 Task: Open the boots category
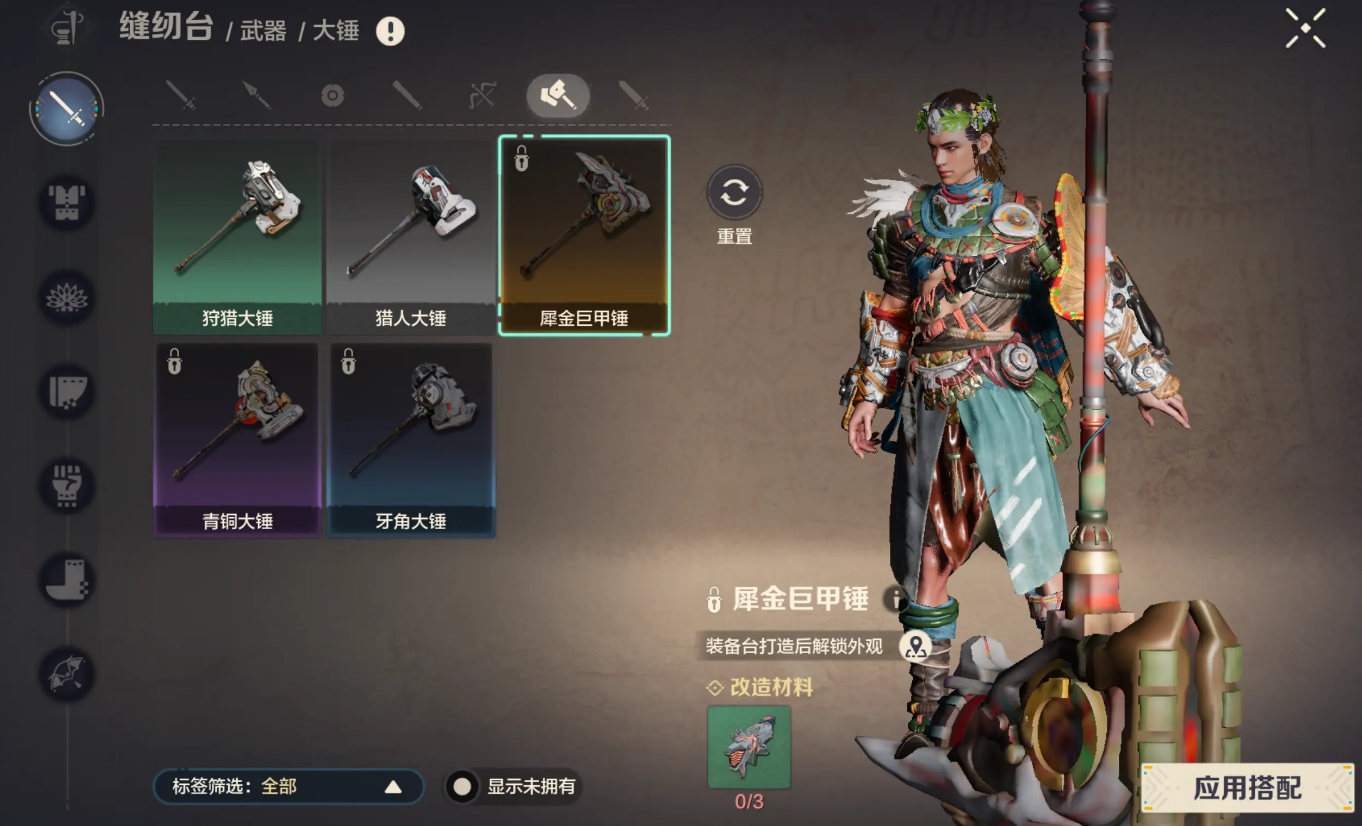tap(67, 580)
